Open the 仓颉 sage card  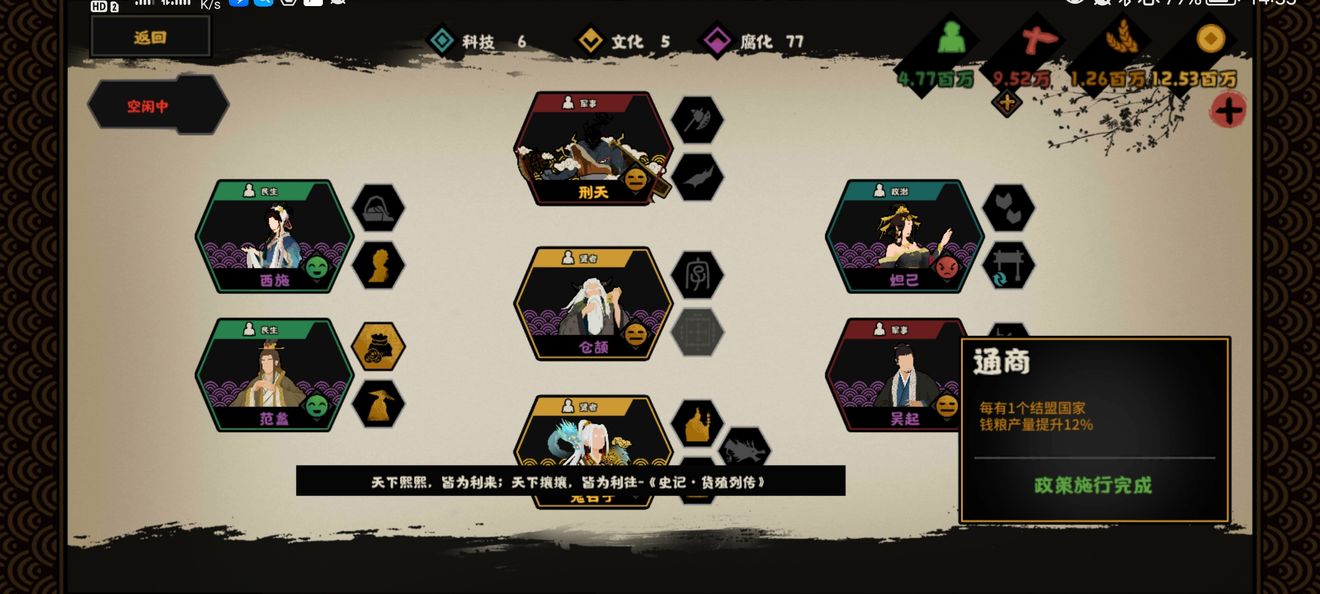tap(592, 304)
